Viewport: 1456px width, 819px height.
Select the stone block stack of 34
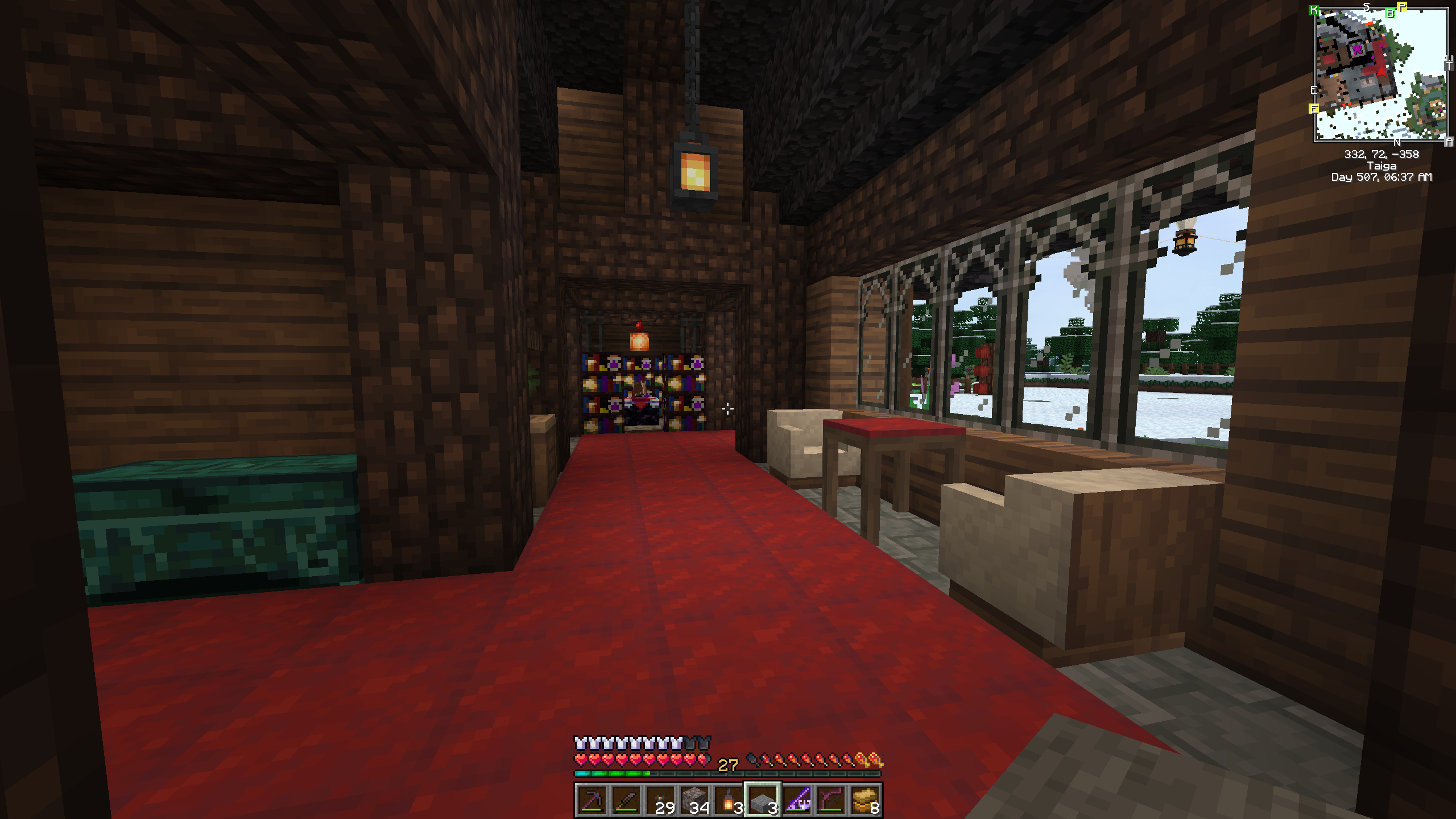694,801
